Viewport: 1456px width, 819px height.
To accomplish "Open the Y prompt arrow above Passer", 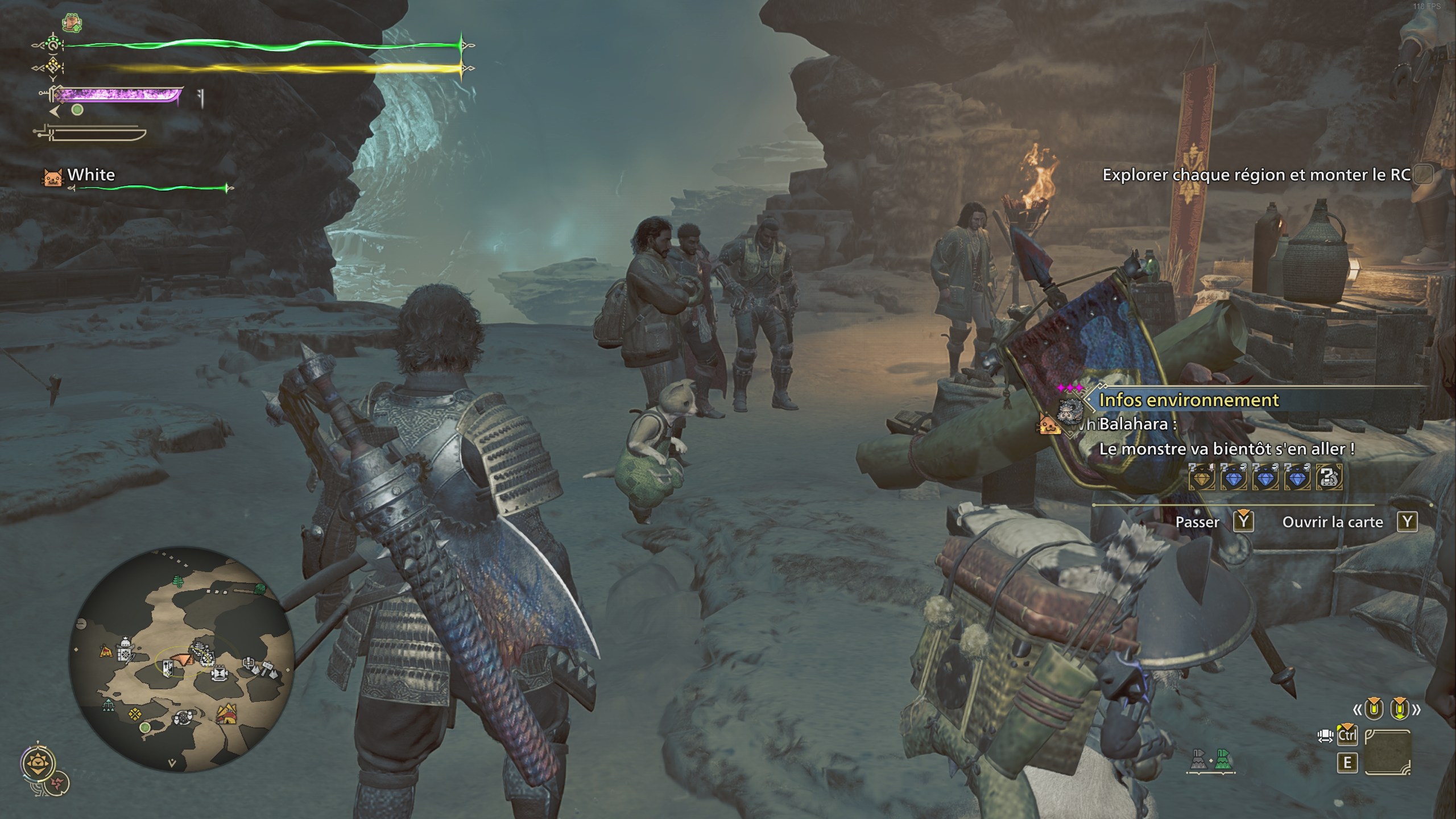I will coord(1244,514).
